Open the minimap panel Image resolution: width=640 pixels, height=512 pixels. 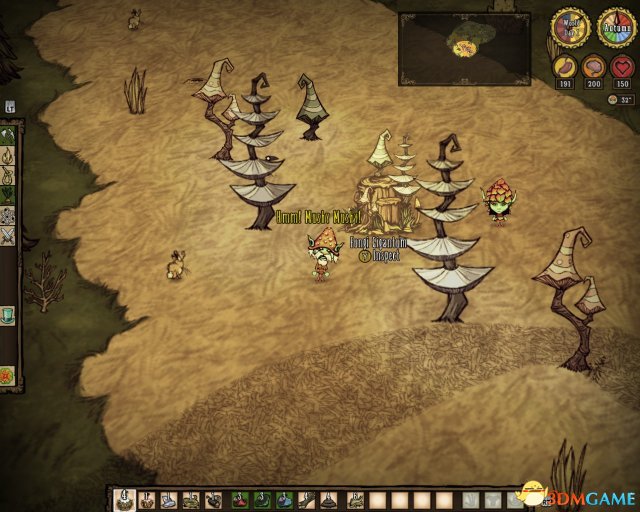pos(466,48)
